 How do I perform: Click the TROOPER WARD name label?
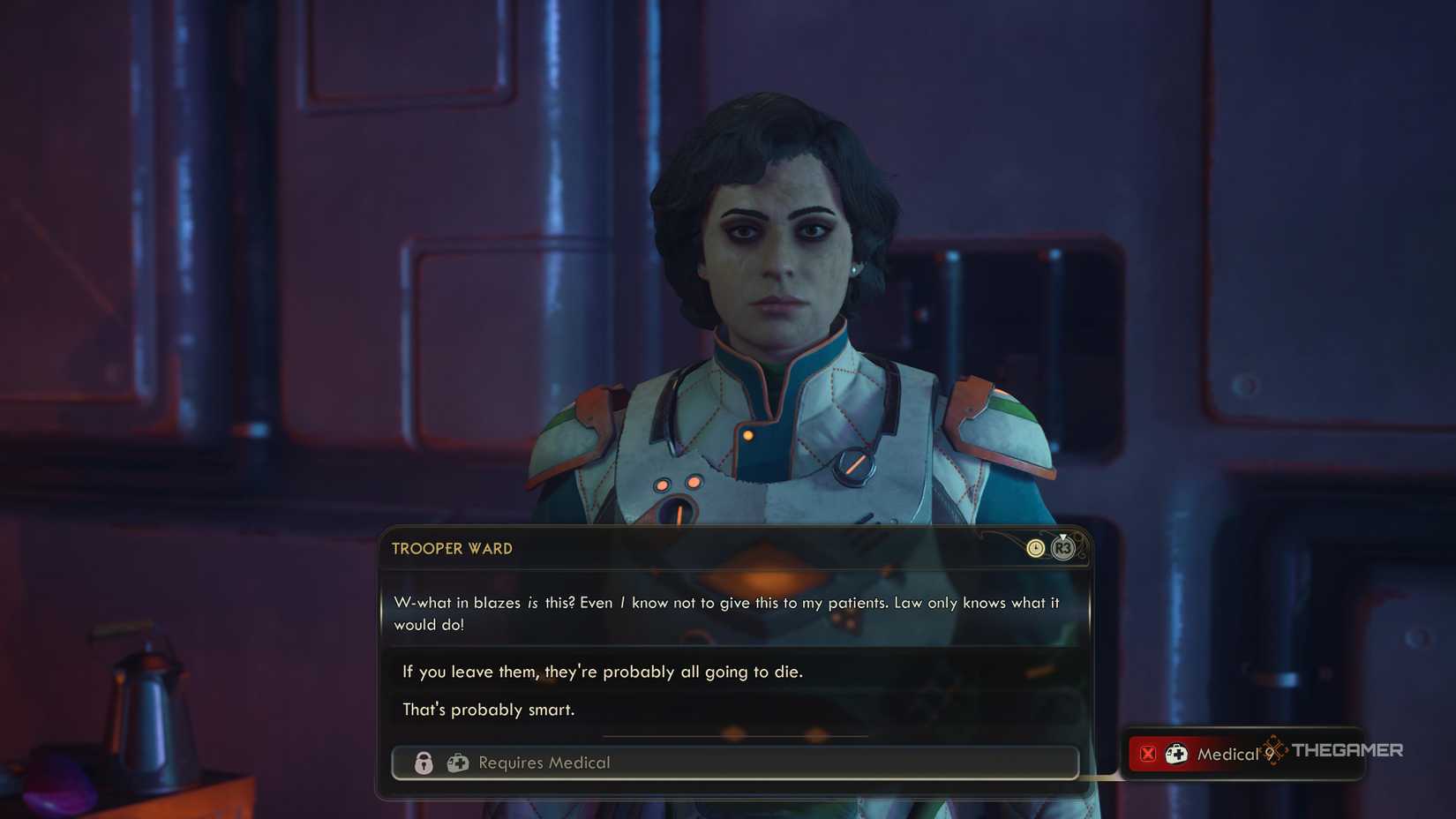453,548
